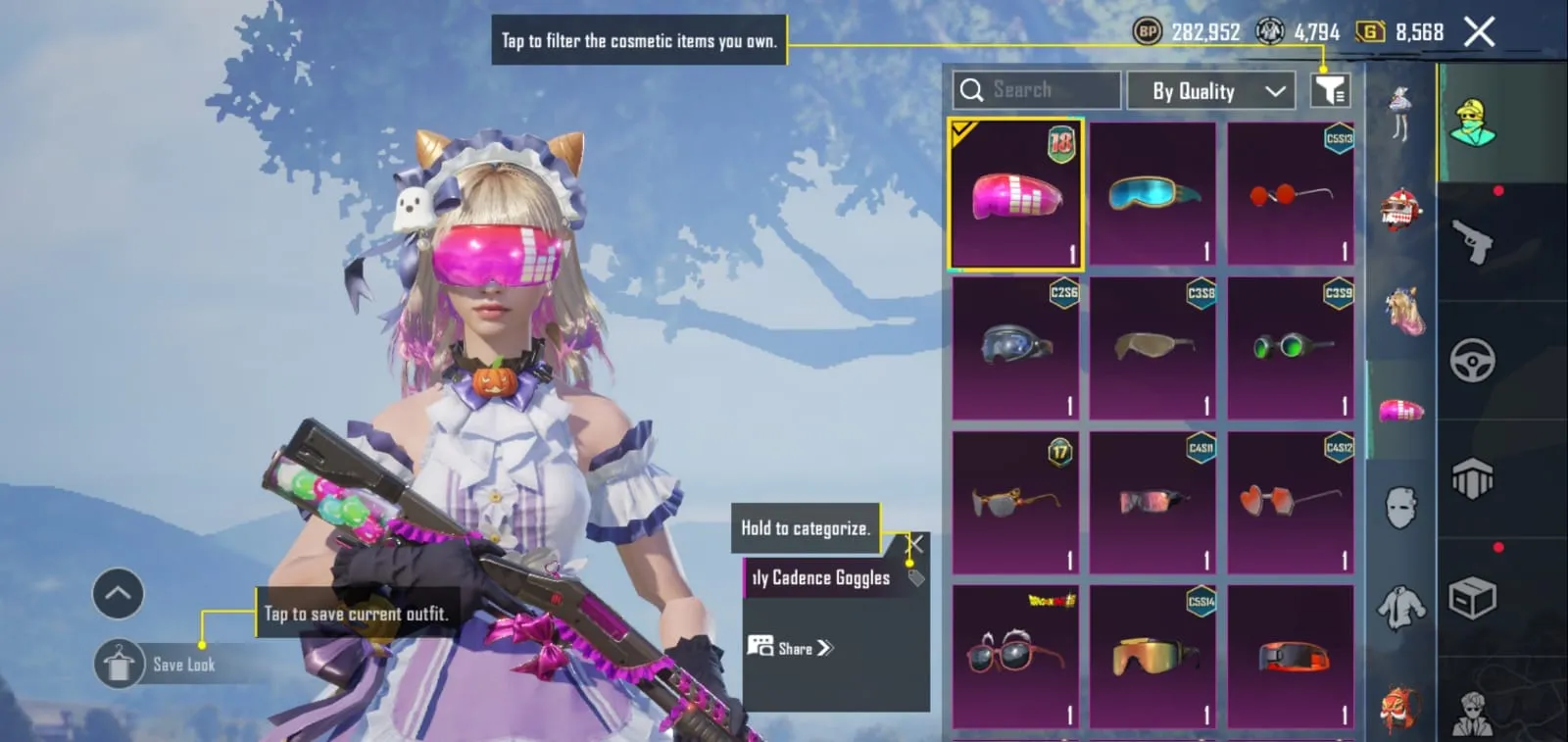The height and width of the screenshot is (742, 1568).
Task: Select the helmet slot icon
Action: pyautogui.click(x=1399, y=208)
